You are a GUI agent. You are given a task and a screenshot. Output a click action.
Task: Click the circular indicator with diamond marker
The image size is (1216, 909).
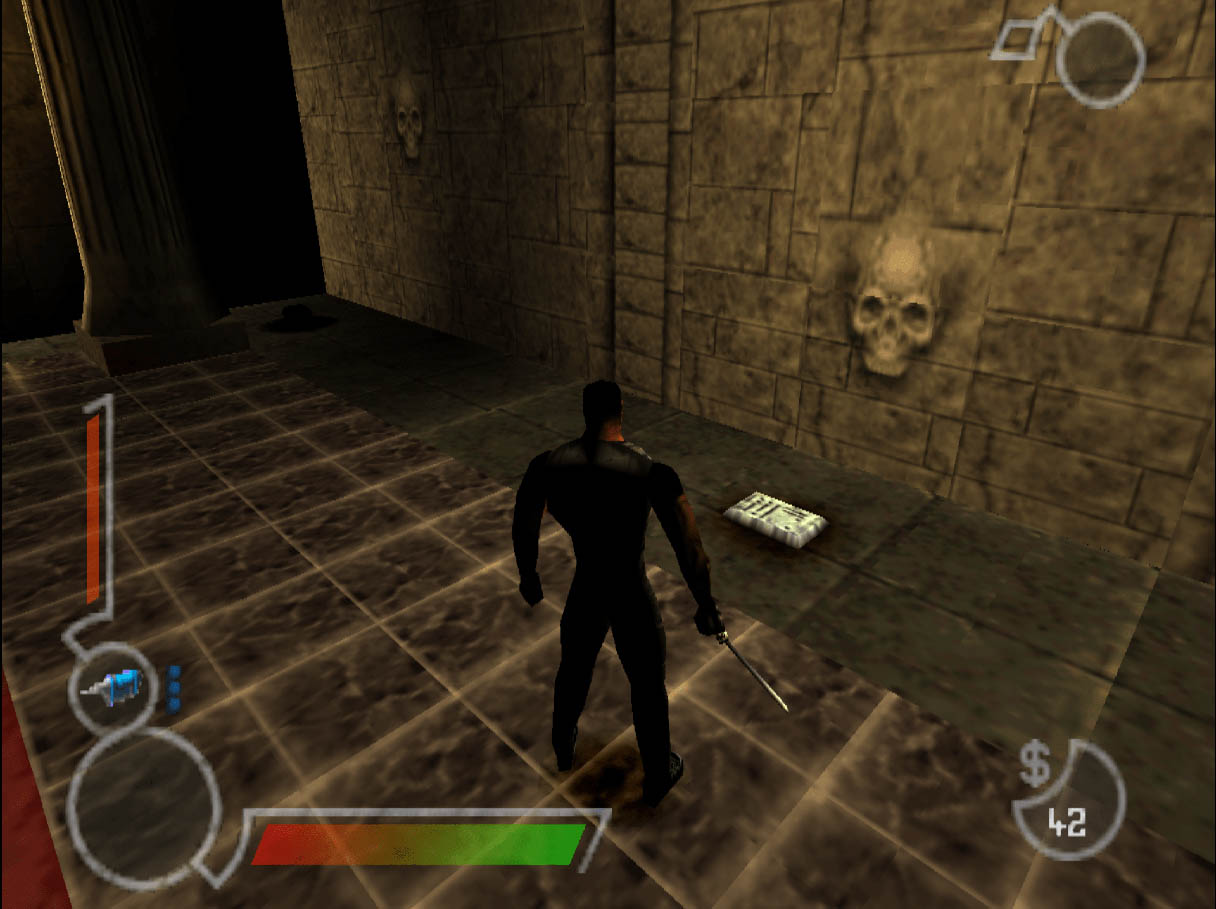click(1099, 58)
